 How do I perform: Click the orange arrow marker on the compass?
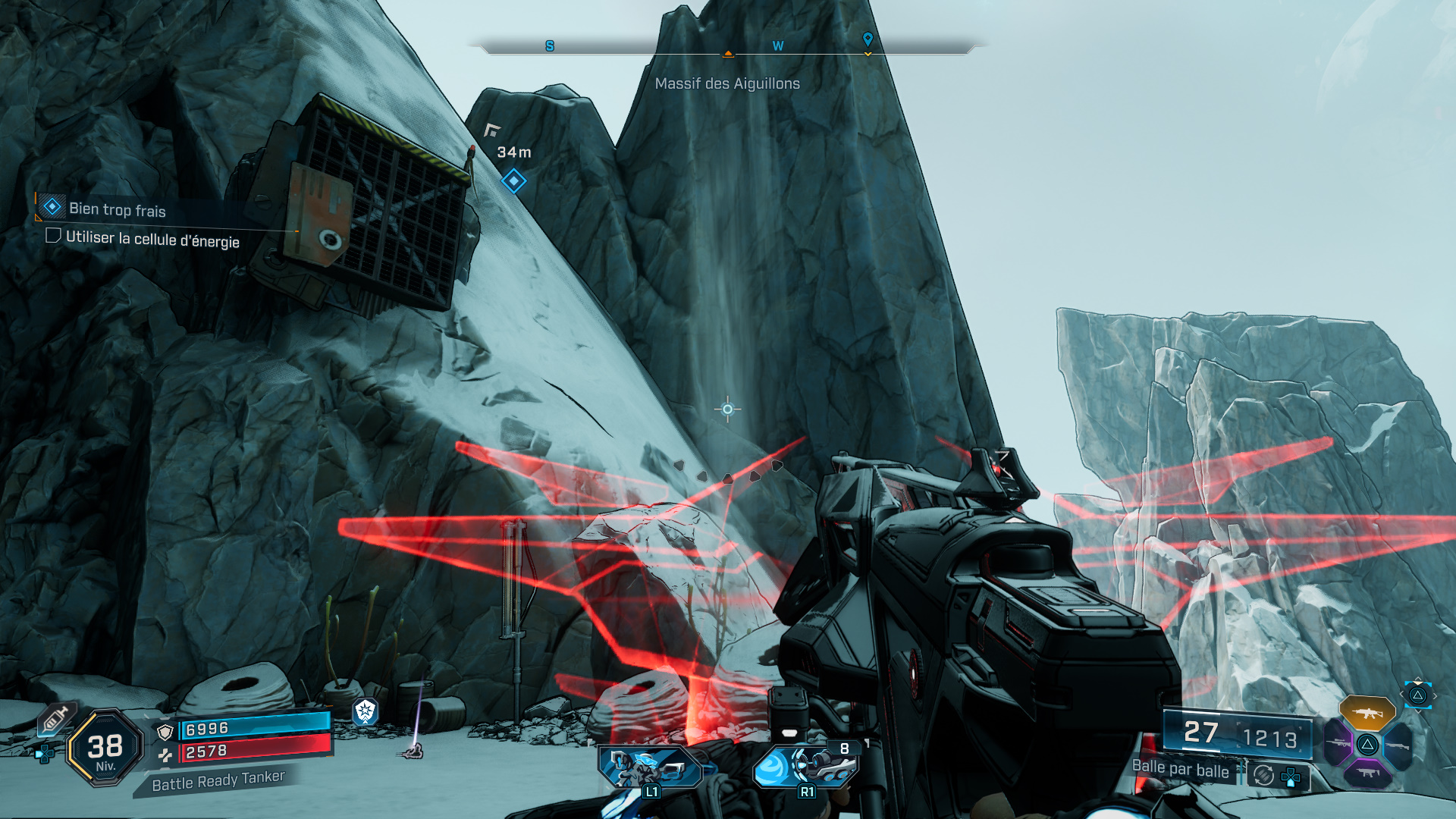728,53
